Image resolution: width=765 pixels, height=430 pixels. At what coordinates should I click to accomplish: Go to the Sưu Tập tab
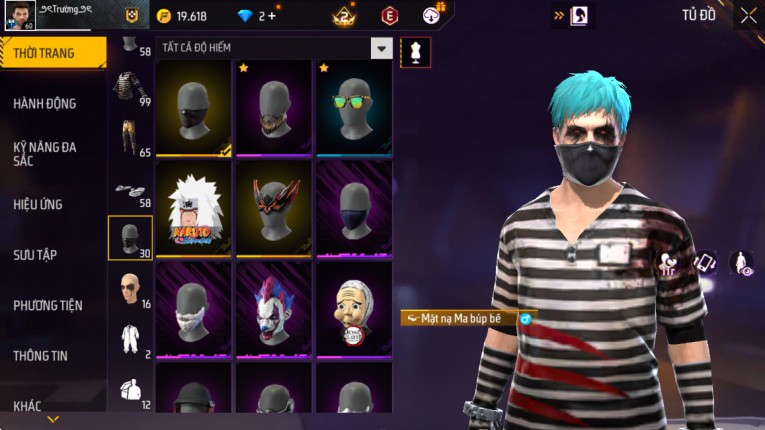[x=34, y=255]
